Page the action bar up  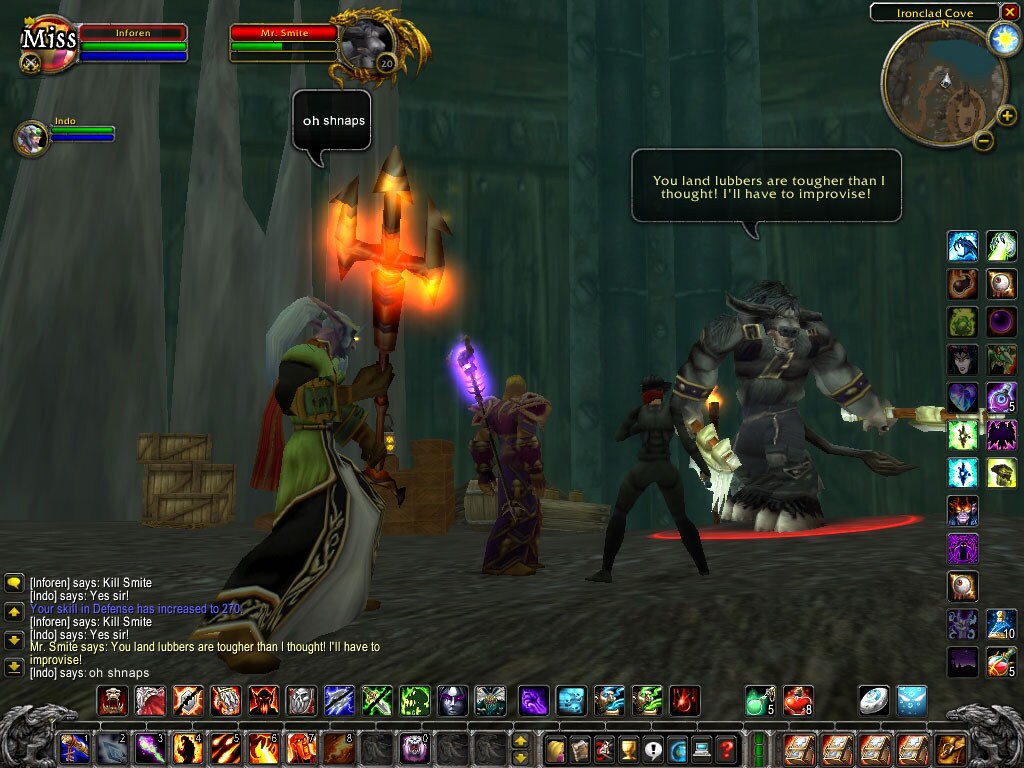click(x=520, y=741)
